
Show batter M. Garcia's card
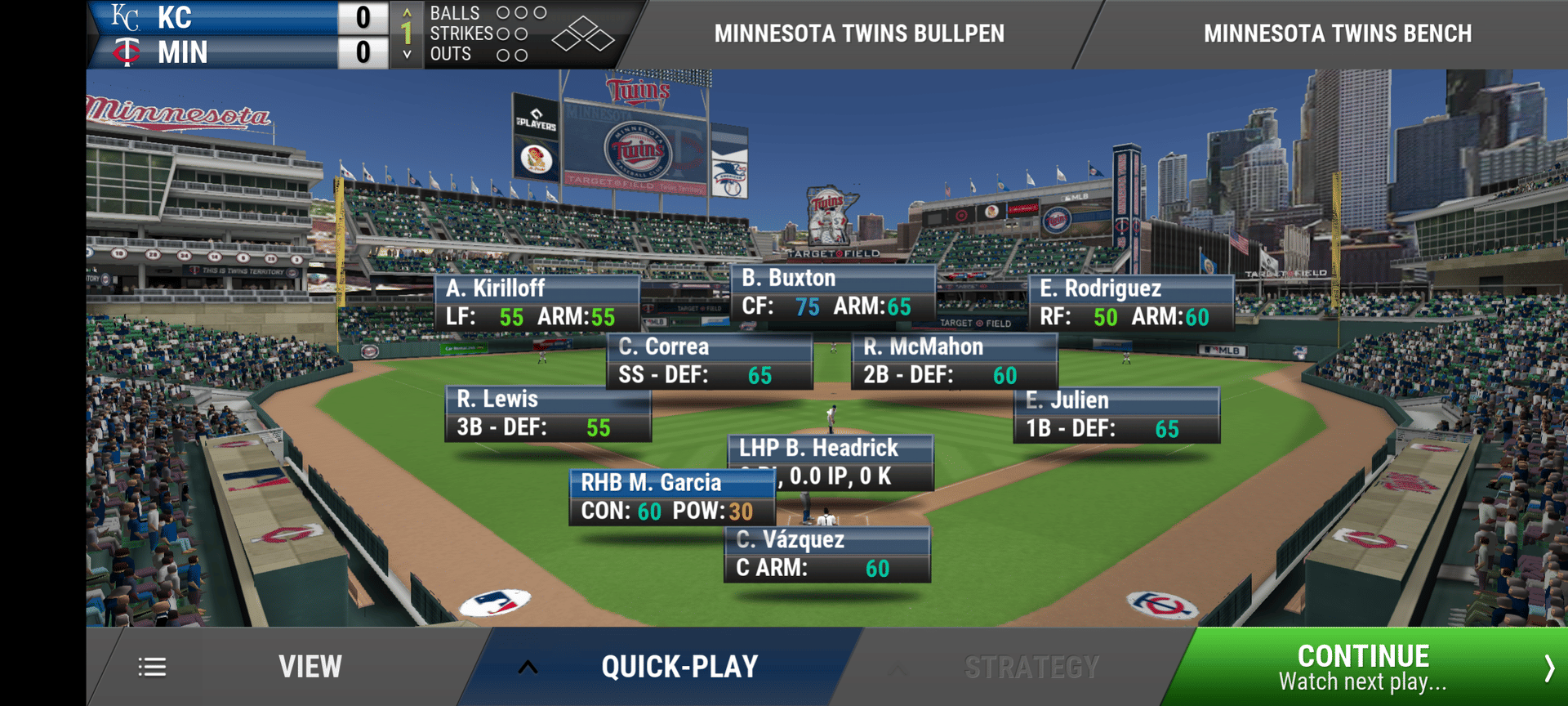(x=671, y=497)
